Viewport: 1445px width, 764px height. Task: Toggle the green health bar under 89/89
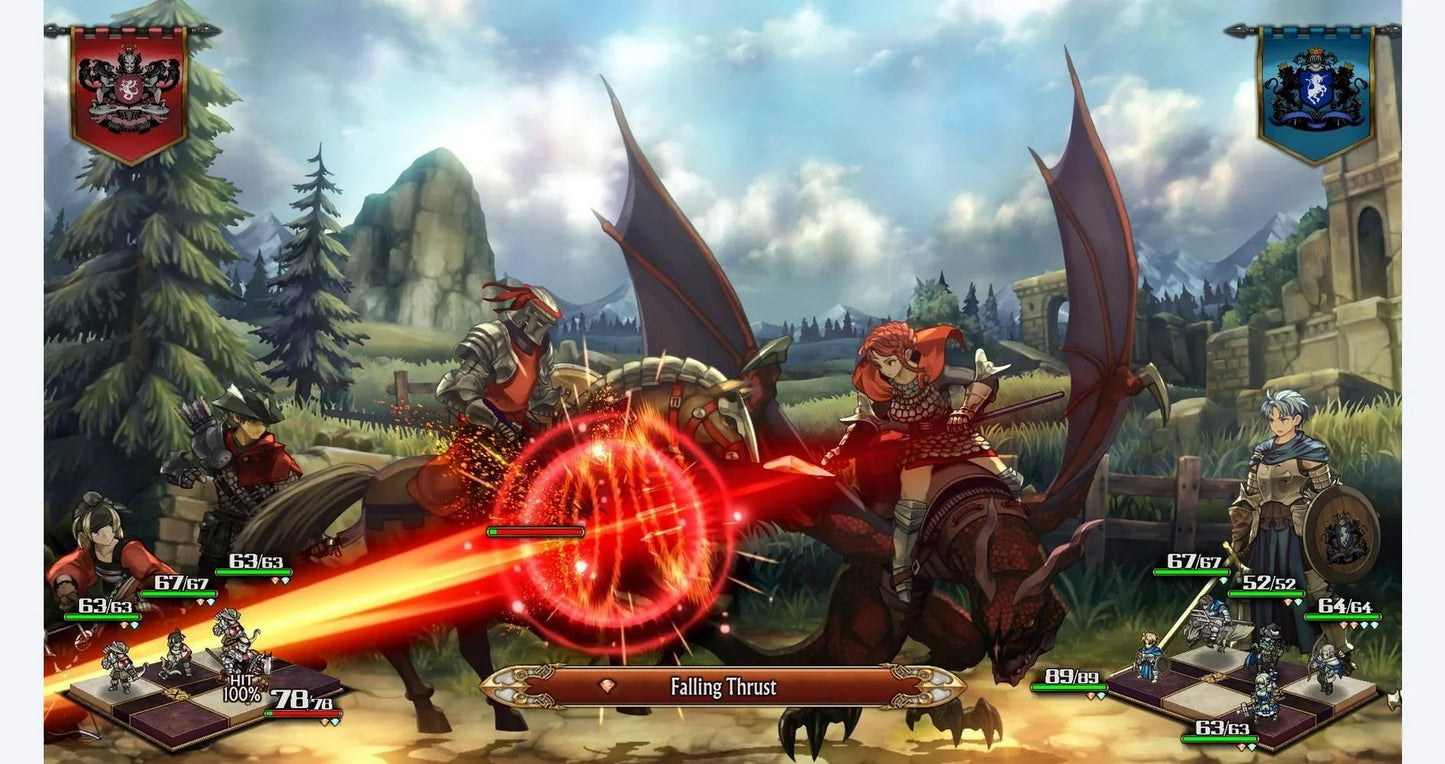tap(1070, 687)
